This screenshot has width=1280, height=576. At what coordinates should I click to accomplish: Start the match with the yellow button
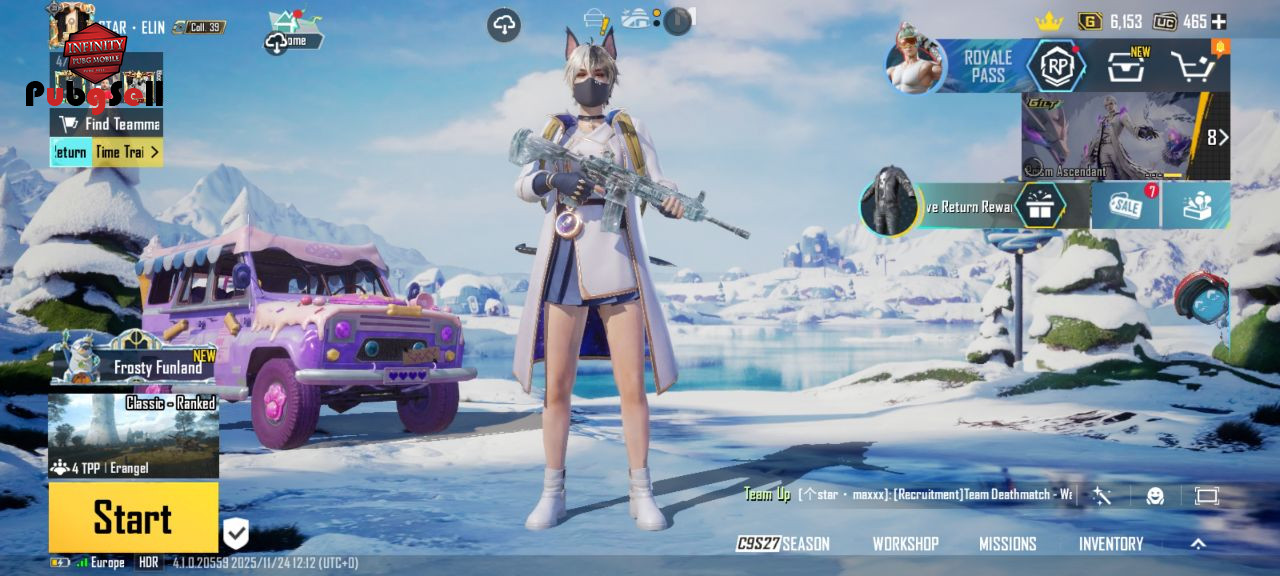pyautogui.click(x=133, y=517)
